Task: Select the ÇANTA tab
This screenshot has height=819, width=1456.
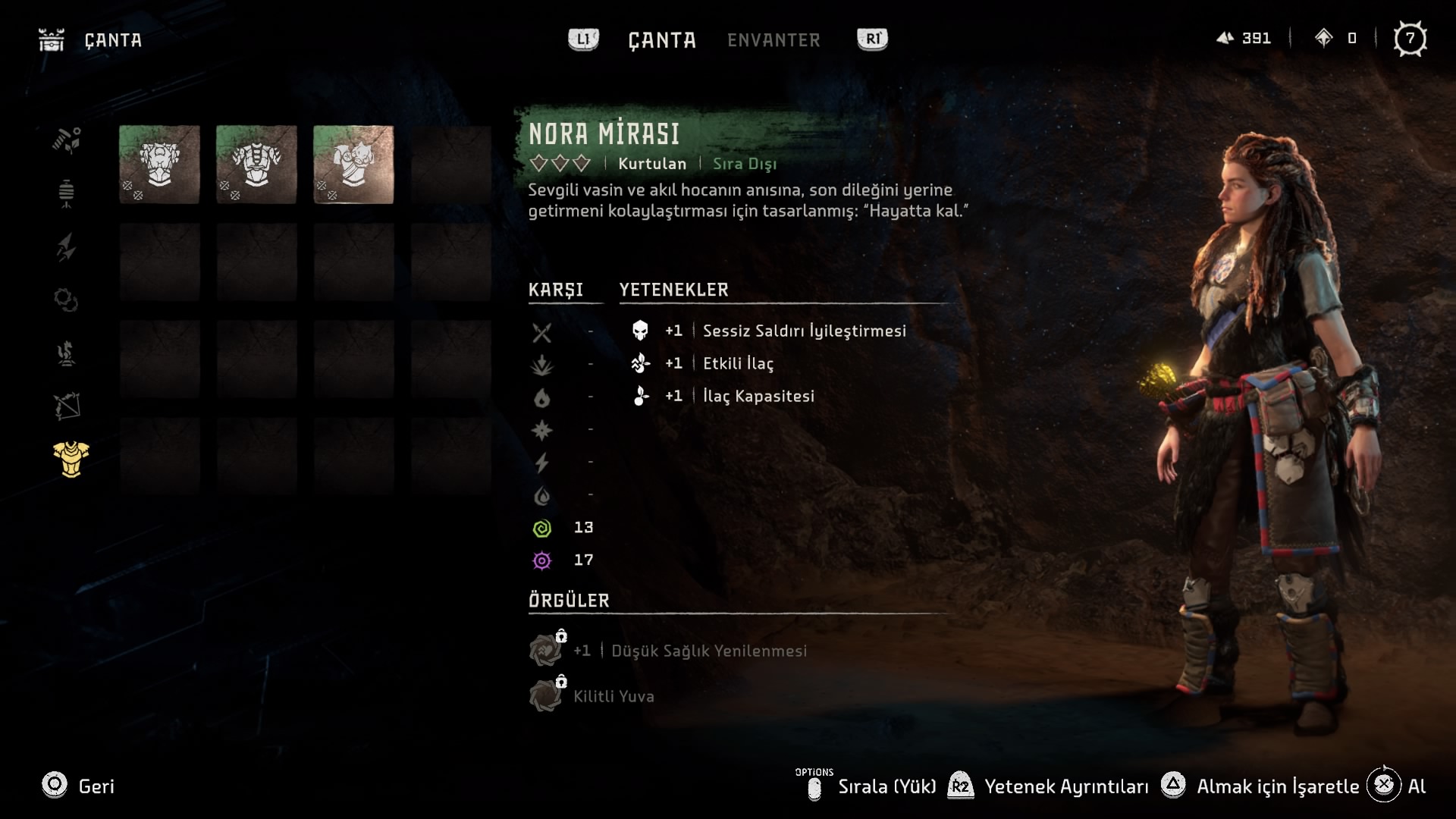Action: click(x=661, y=40)
